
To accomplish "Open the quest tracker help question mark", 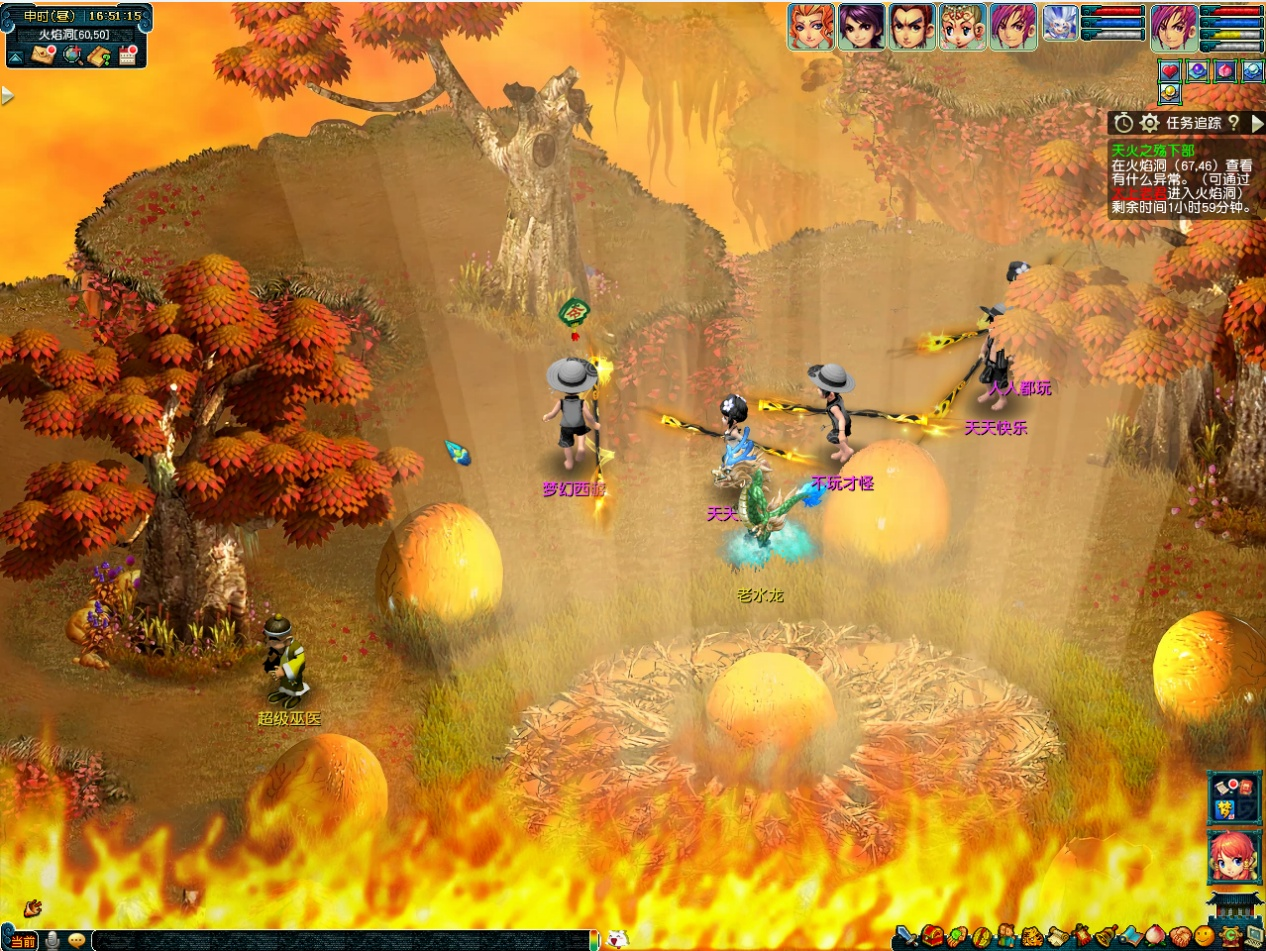I will [1233, 123].
